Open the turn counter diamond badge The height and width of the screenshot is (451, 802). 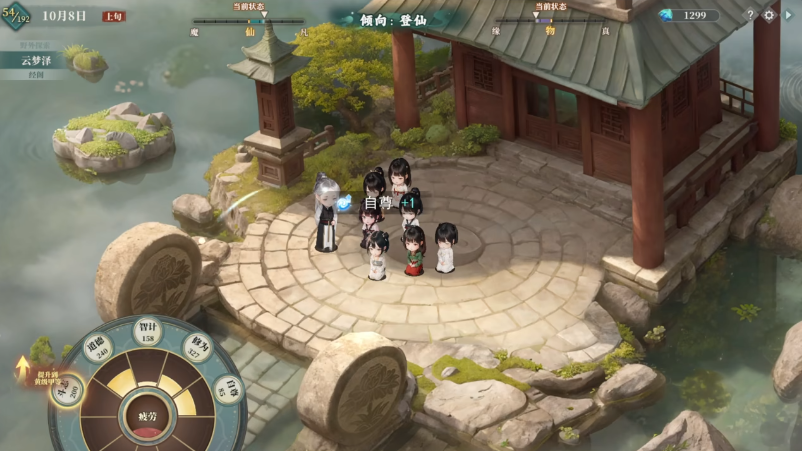15,16
